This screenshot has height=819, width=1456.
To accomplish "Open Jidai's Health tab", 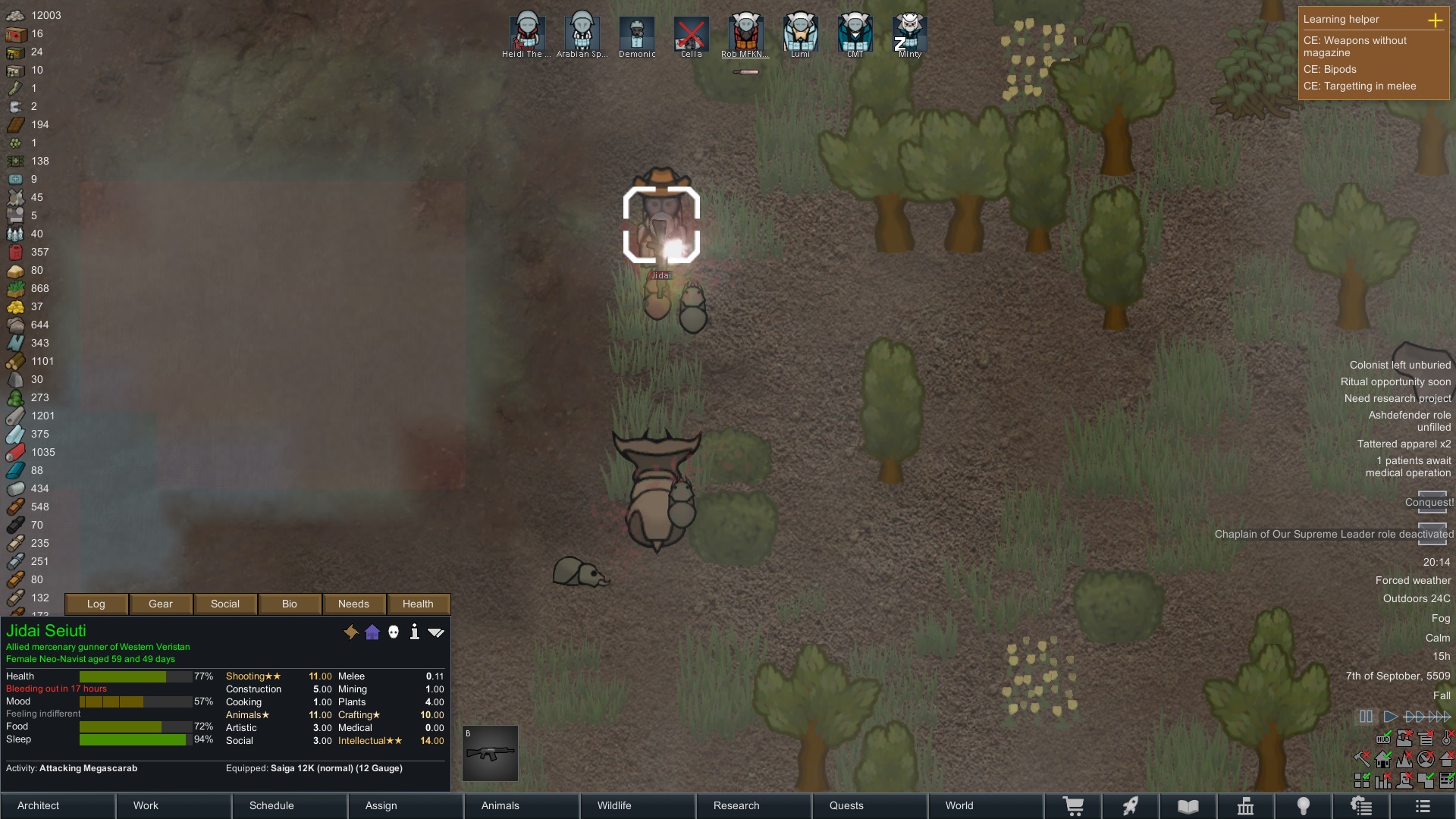I will pyautogui.click(x=418, y=604).
